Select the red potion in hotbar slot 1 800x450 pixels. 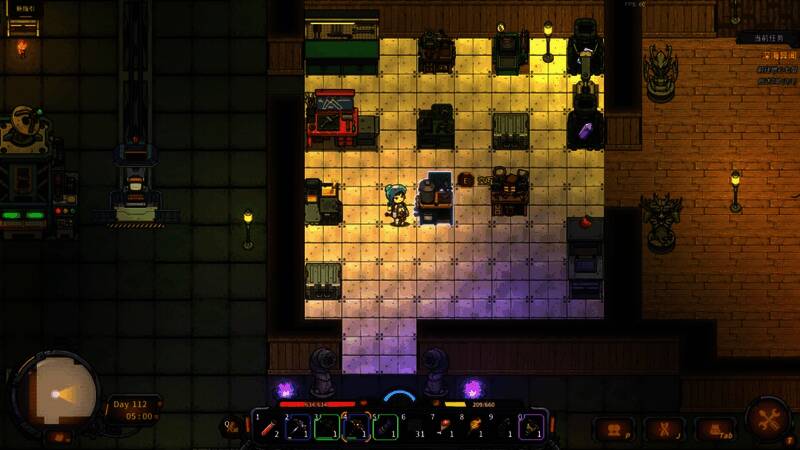(x=268, y=428)
